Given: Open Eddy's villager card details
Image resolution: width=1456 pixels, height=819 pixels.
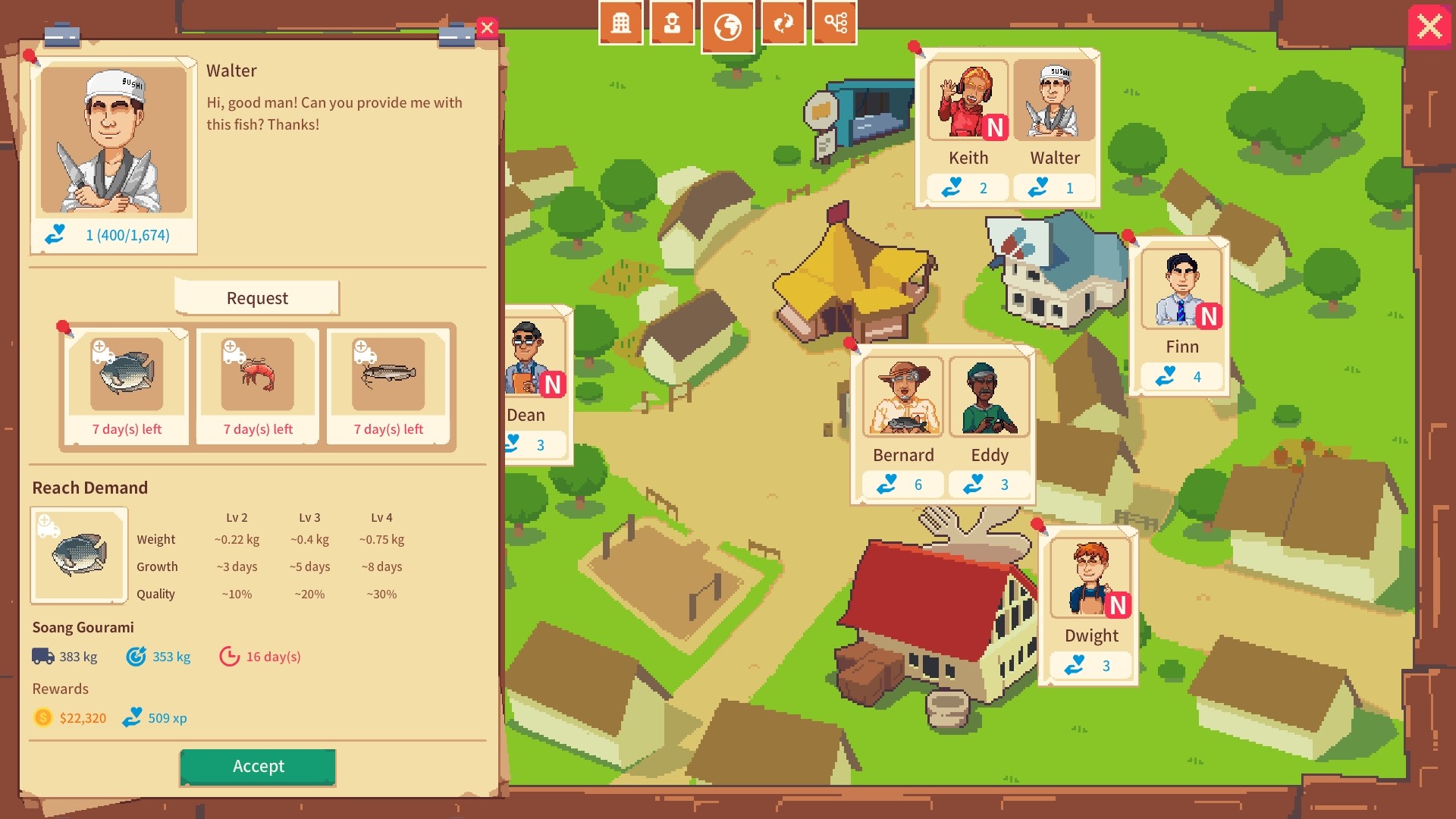Looking at the screenshot, I should (989, 483).
